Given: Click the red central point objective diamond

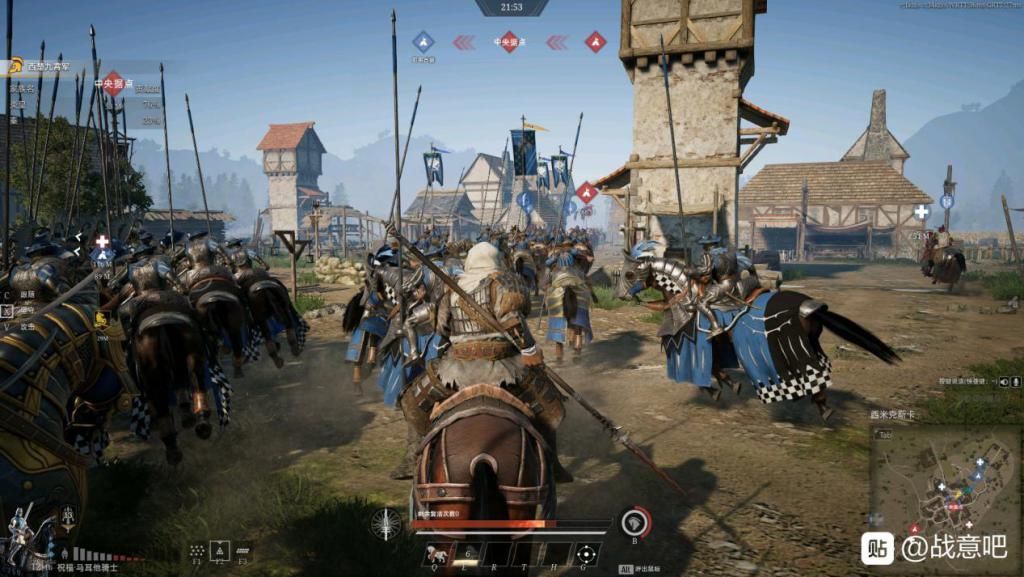Looking at the screenshot, I should tap(508, 41).
